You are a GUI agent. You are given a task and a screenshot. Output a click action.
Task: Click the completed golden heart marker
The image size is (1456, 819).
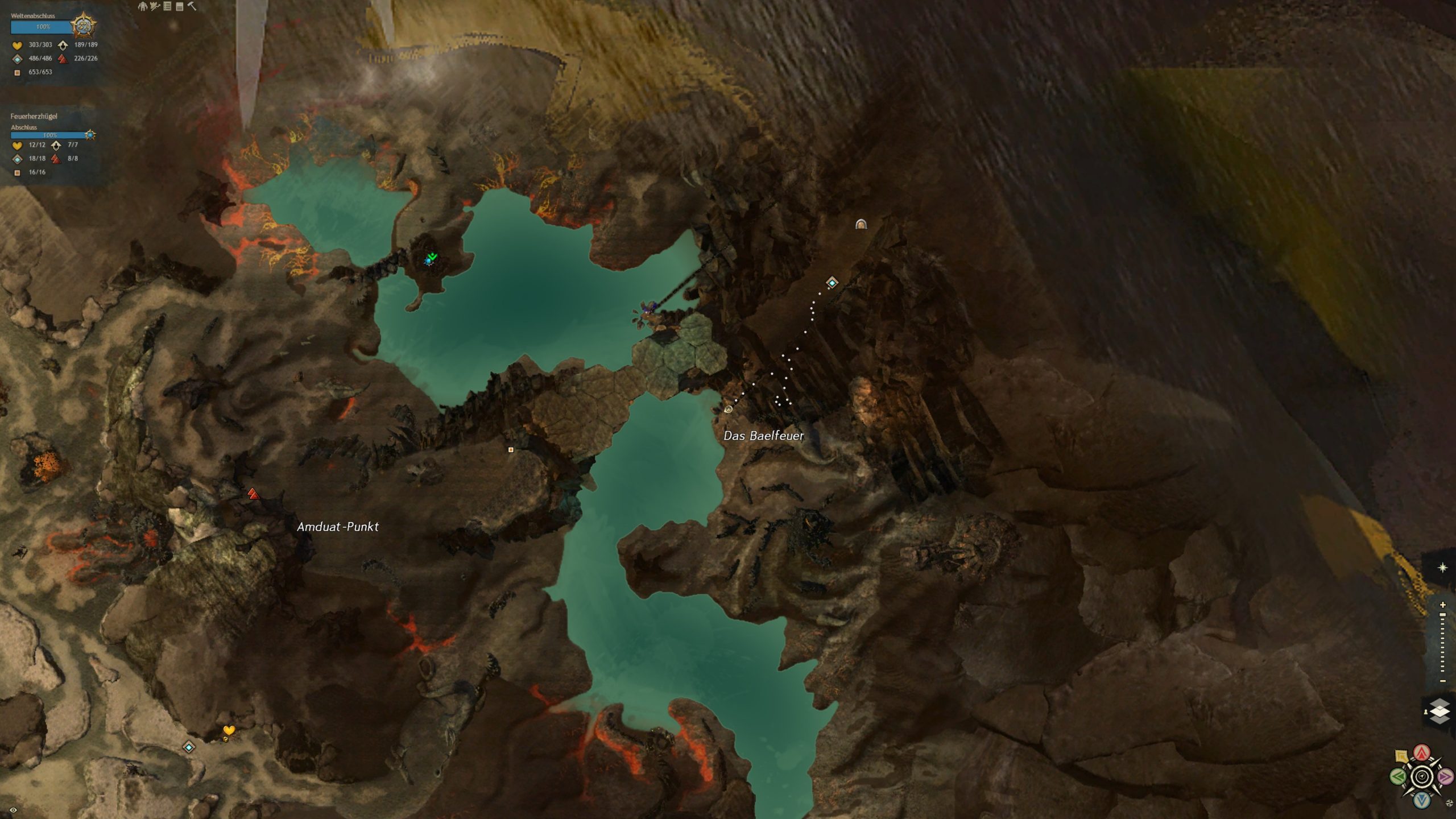coord(229,730)
